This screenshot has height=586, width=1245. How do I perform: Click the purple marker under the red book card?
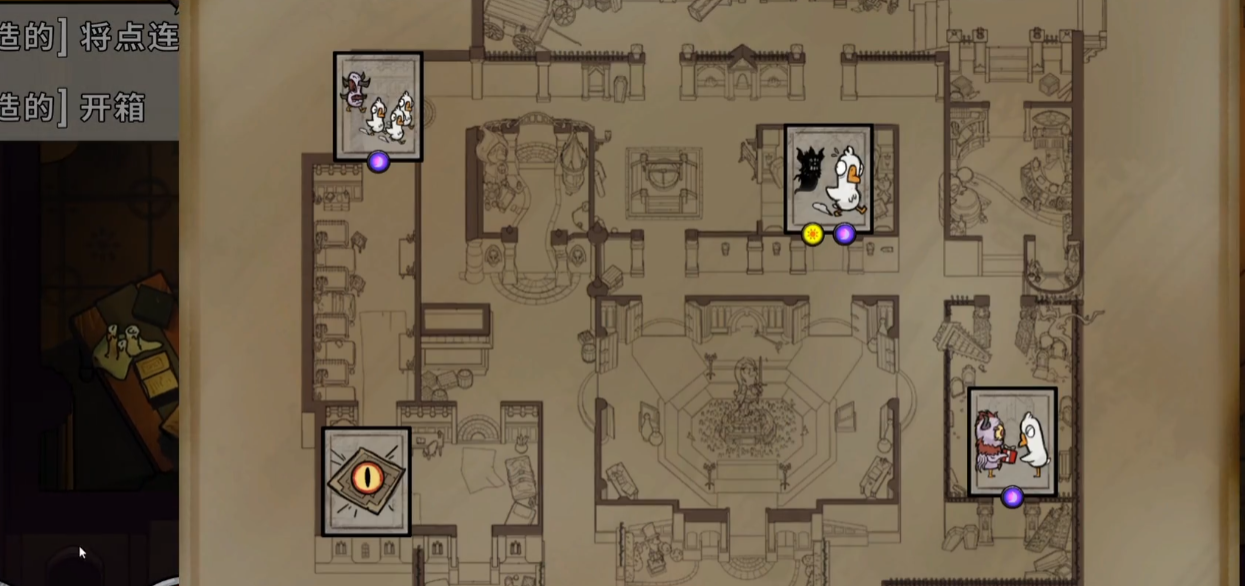1012,497
